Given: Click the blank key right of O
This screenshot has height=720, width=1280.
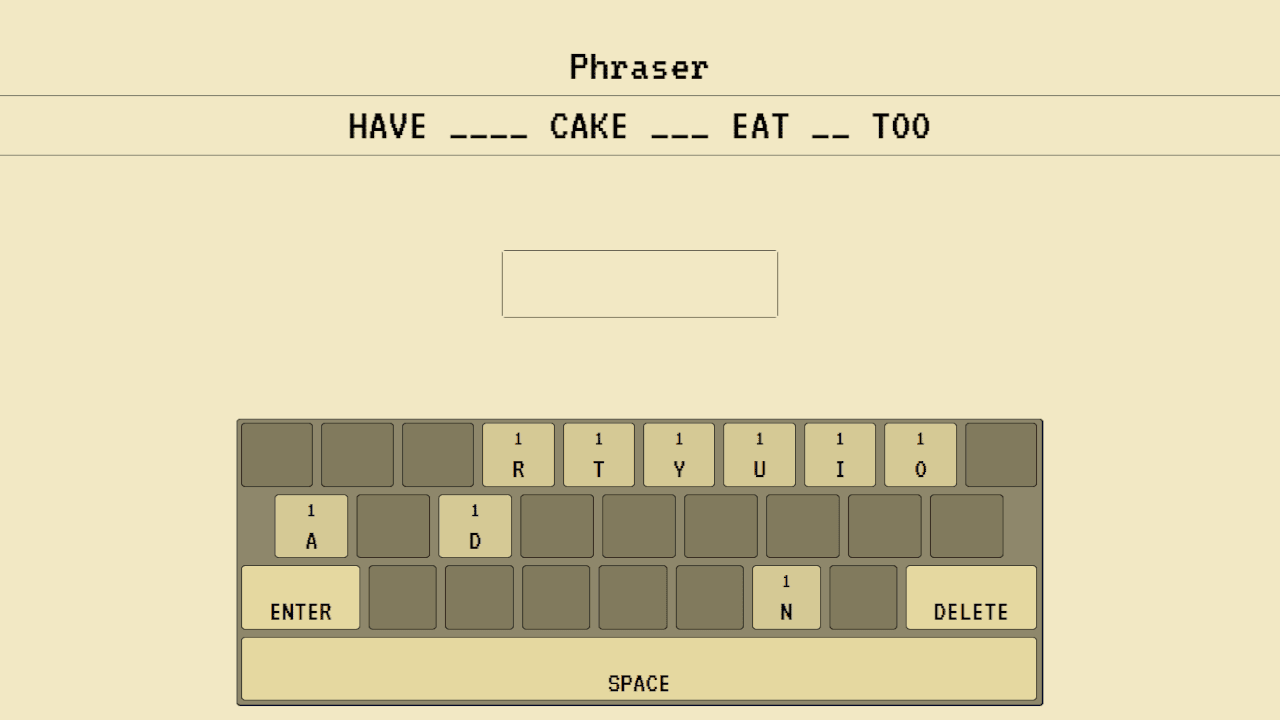Looking at the screenshot, I should coord(1000,454).
